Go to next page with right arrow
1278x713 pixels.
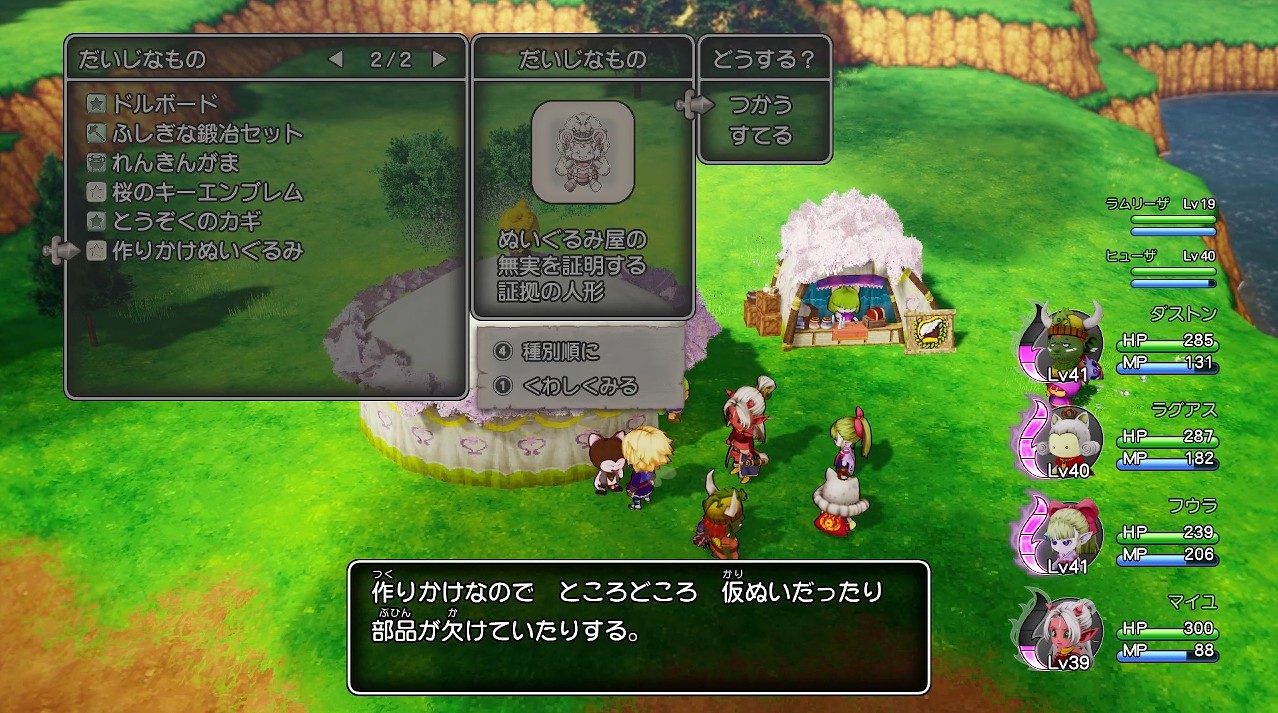(x=439, y=60)
